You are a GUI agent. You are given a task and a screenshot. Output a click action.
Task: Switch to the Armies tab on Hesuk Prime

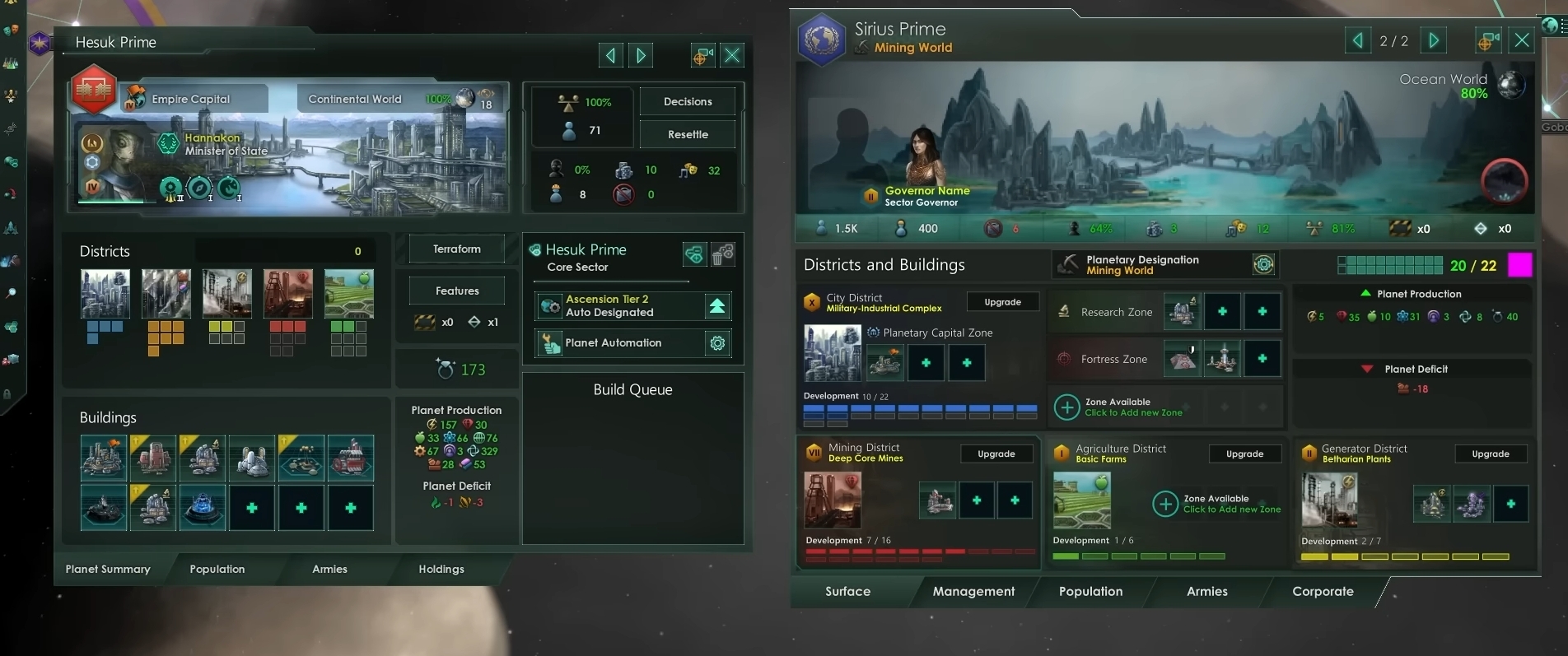329,569
